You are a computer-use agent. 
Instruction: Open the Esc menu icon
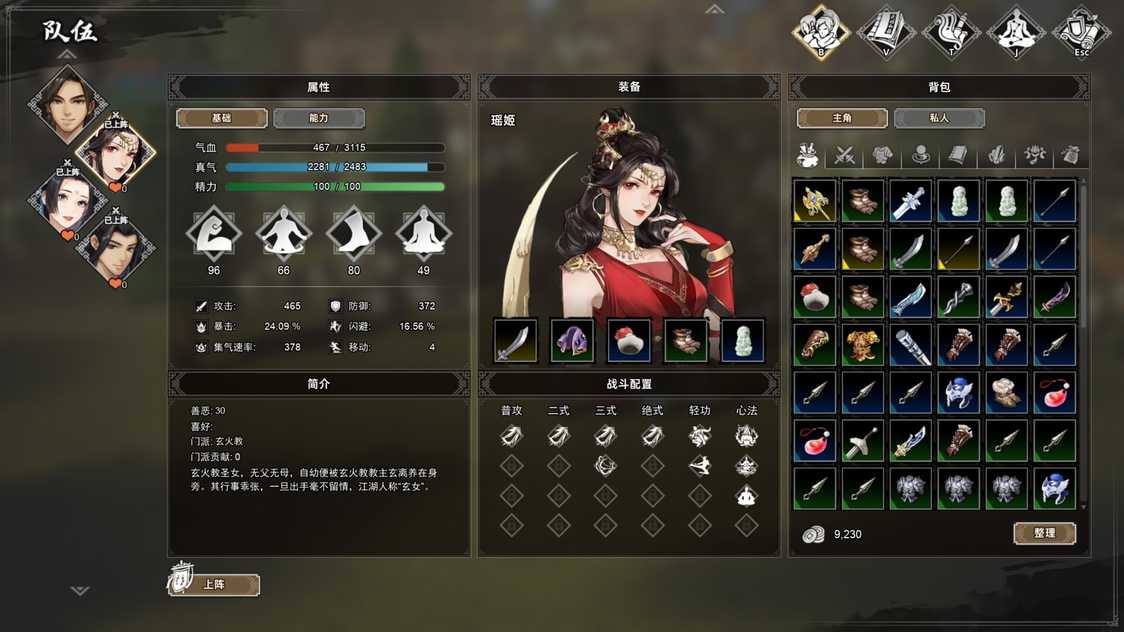pyautogui.click(x=1081, y=32)
